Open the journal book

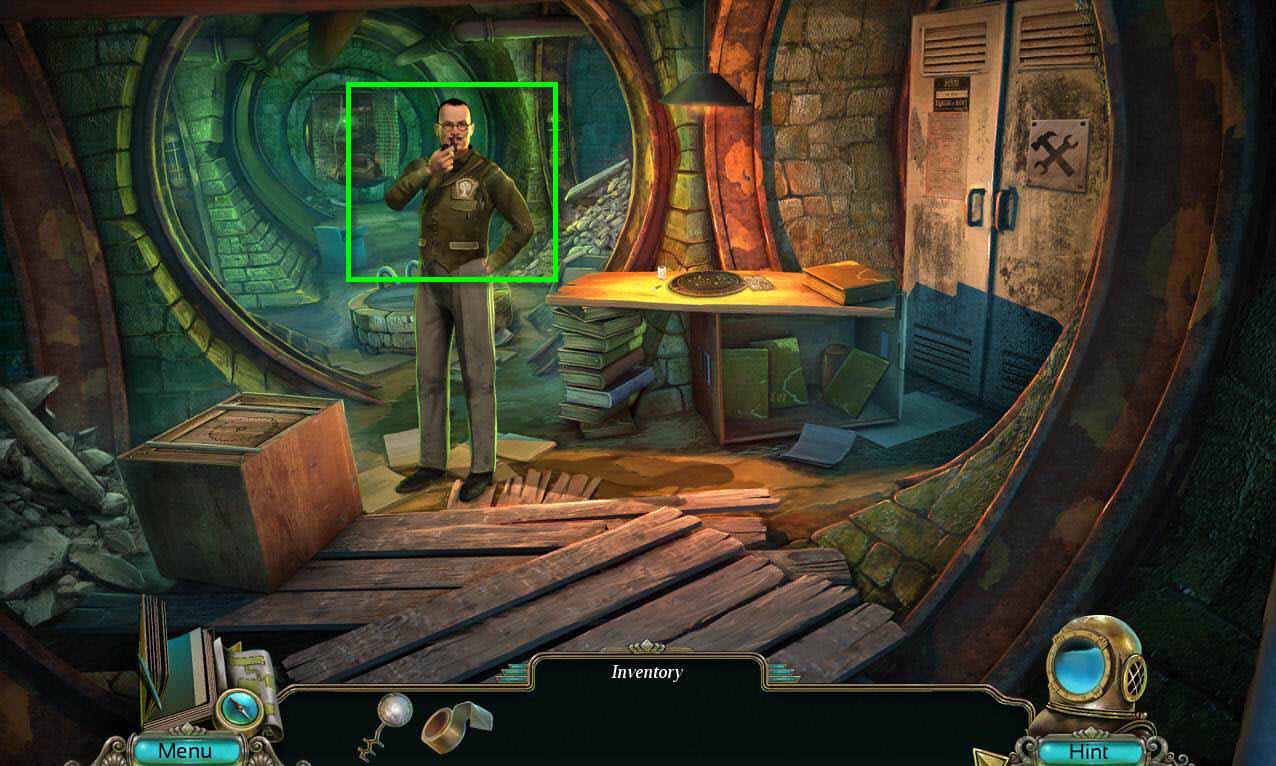(172, 665)
